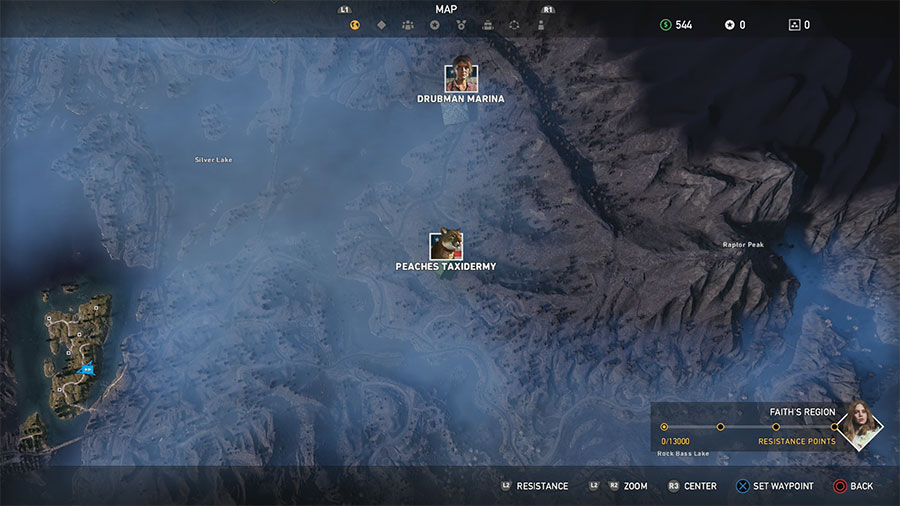Open the medal icon tab
This screenshot has height=506, width=900.
(461, 25)
